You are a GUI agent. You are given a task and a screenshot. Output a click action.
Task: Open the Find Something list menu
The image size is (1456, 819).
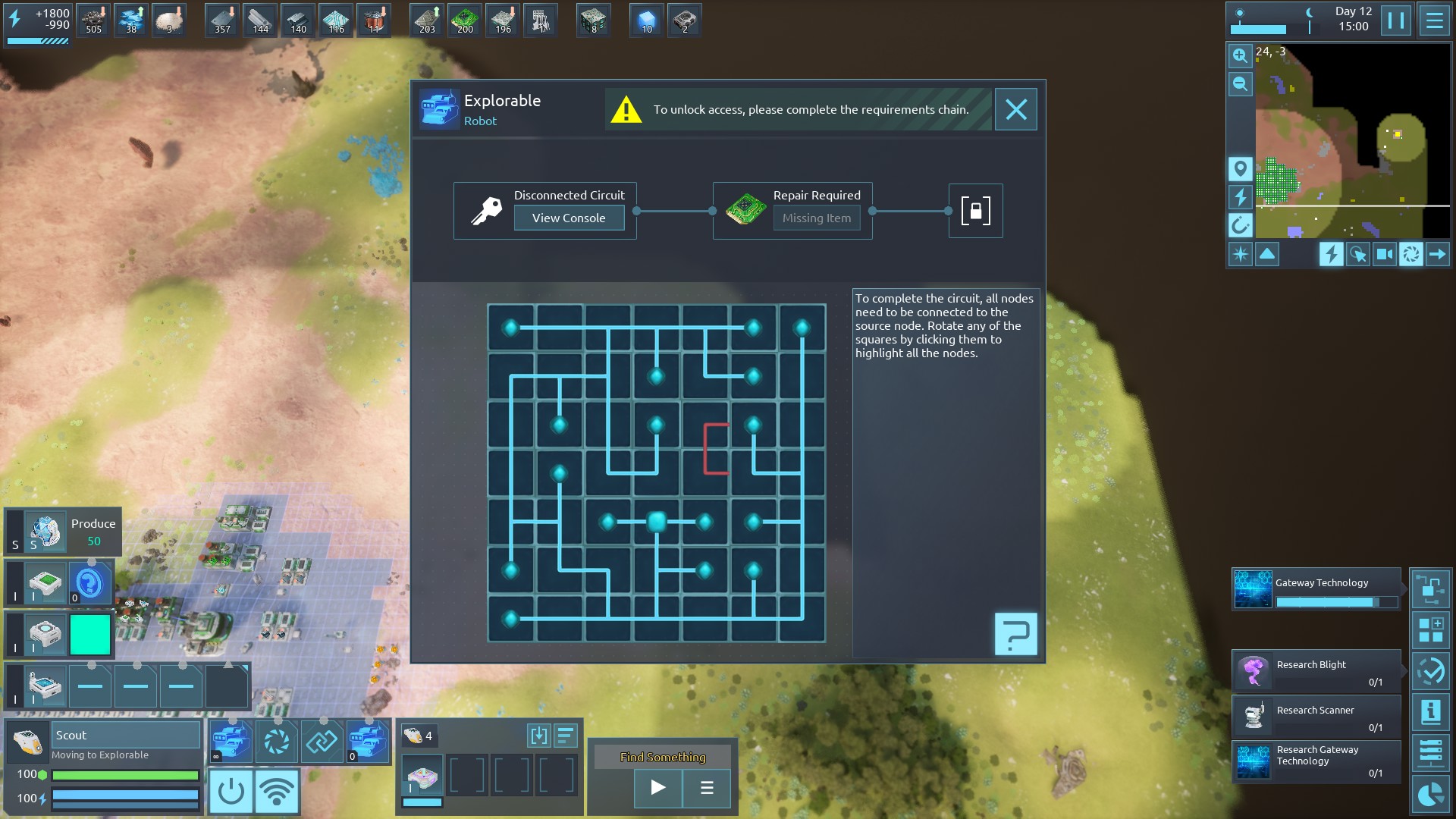[707, 788]
